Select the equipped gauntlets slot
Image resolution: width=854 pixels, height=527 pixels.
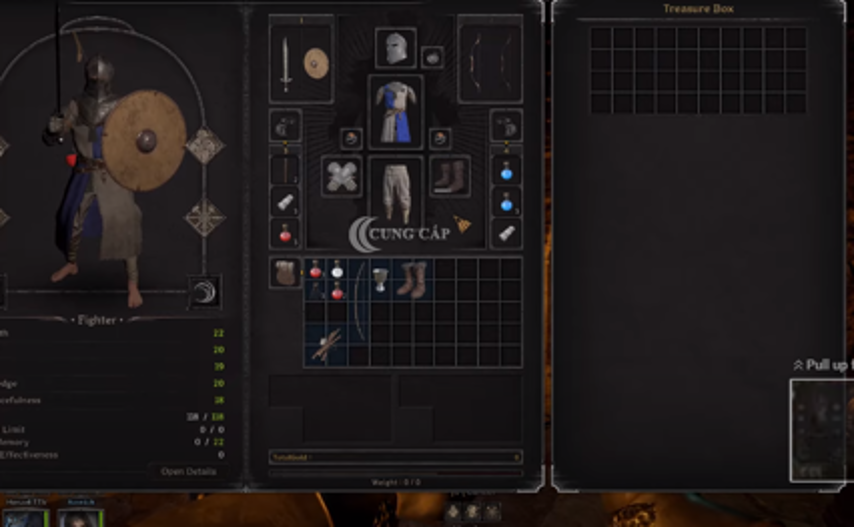[342, 176]
